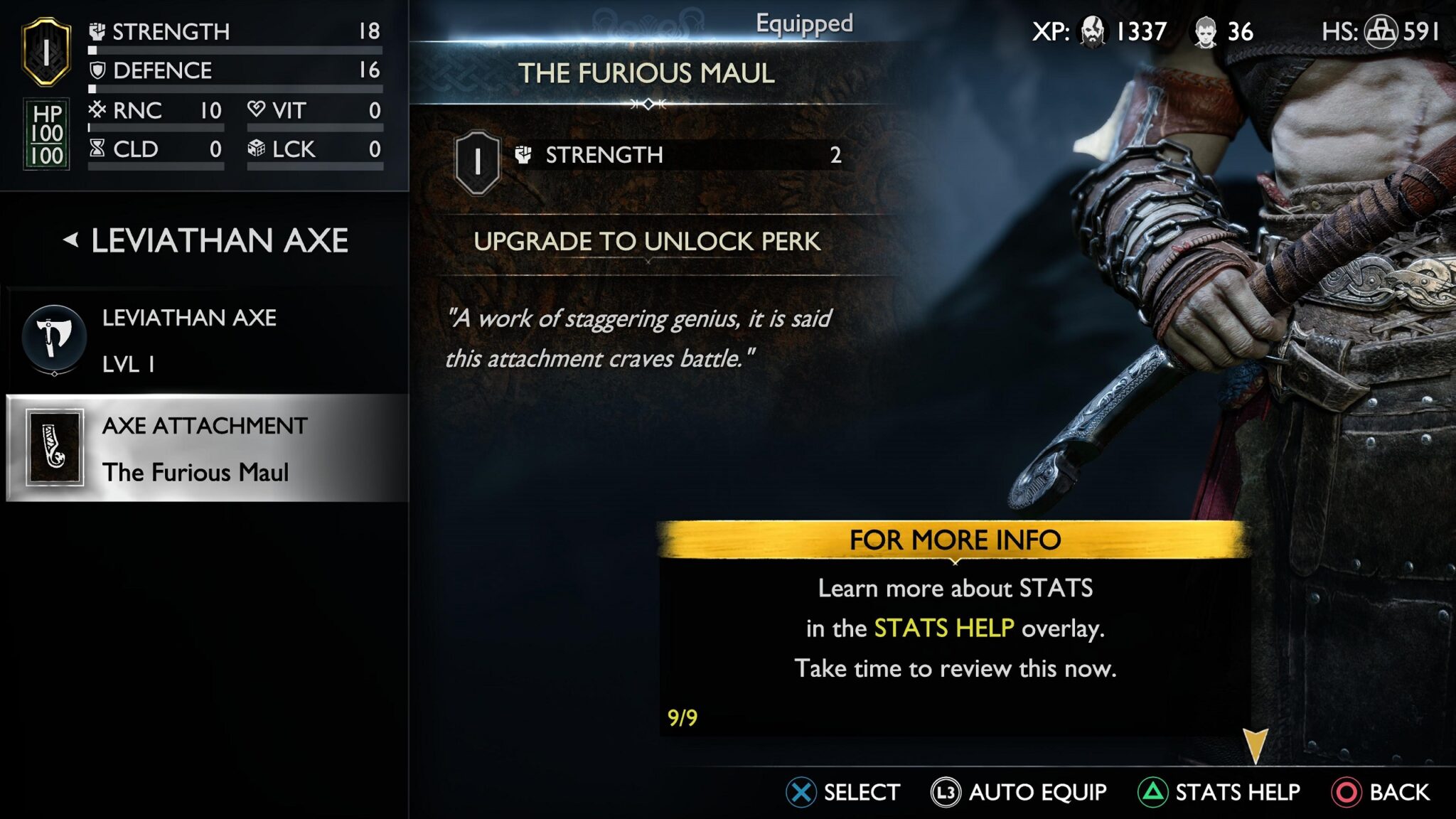Click the Leviathan Axe round icon
The width and height of the screenshot is (1456, 819).
point(54,338)
